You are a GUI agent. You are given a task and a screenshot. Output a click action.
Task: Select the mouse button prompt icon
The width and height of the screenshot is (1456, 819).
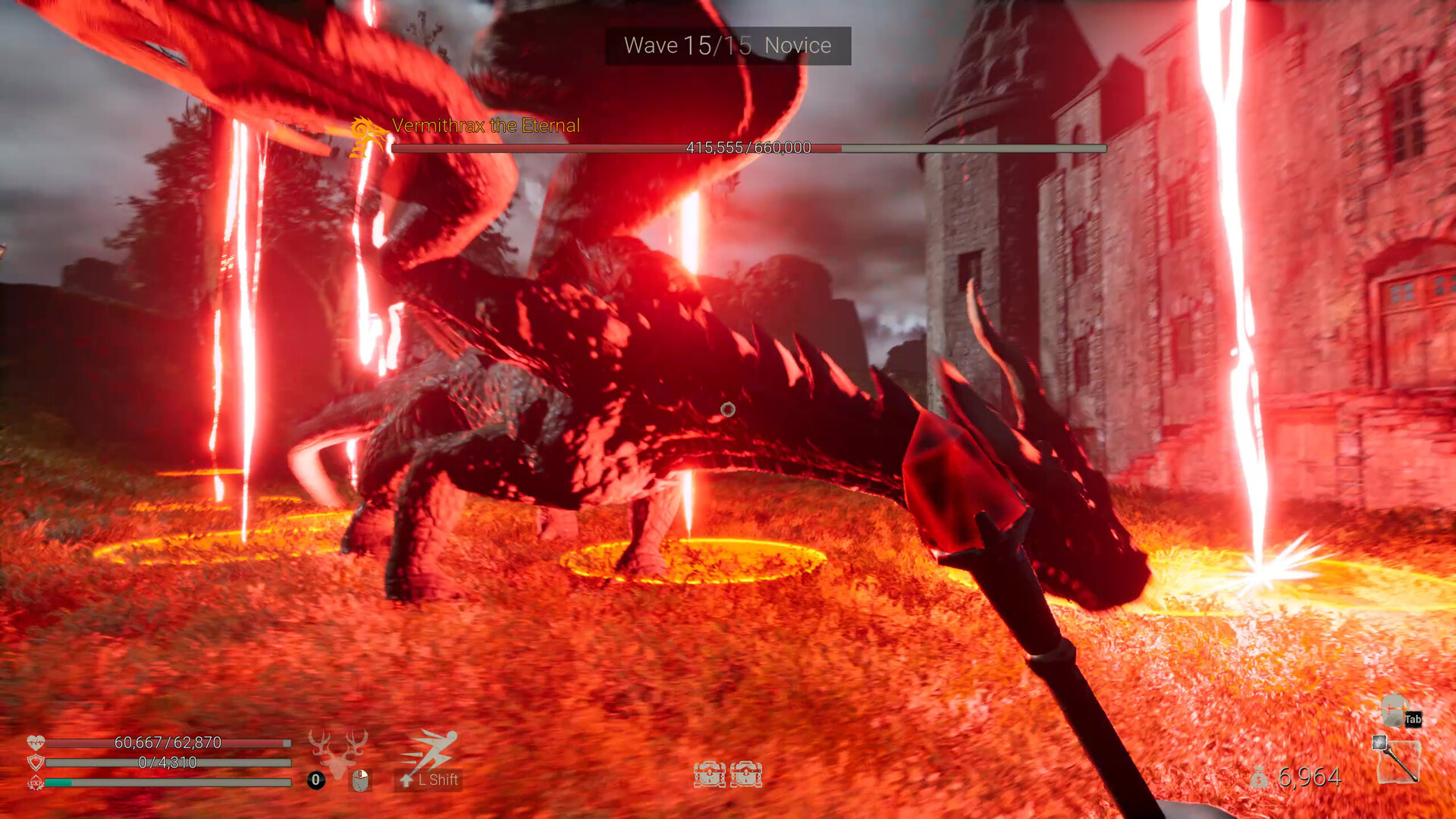pos(359,780)
